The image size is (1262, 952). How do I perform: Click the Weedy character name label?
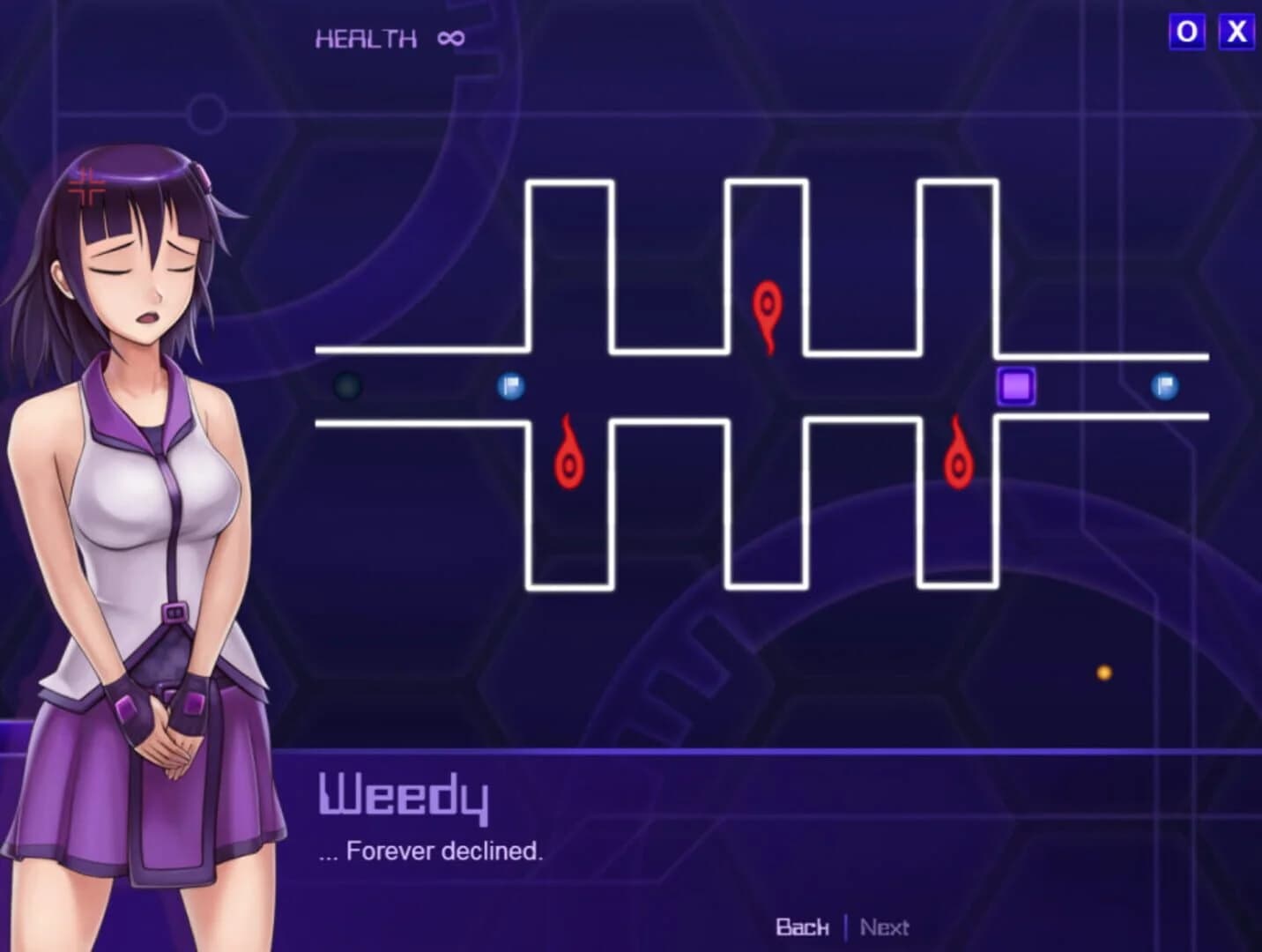point(401,796)
